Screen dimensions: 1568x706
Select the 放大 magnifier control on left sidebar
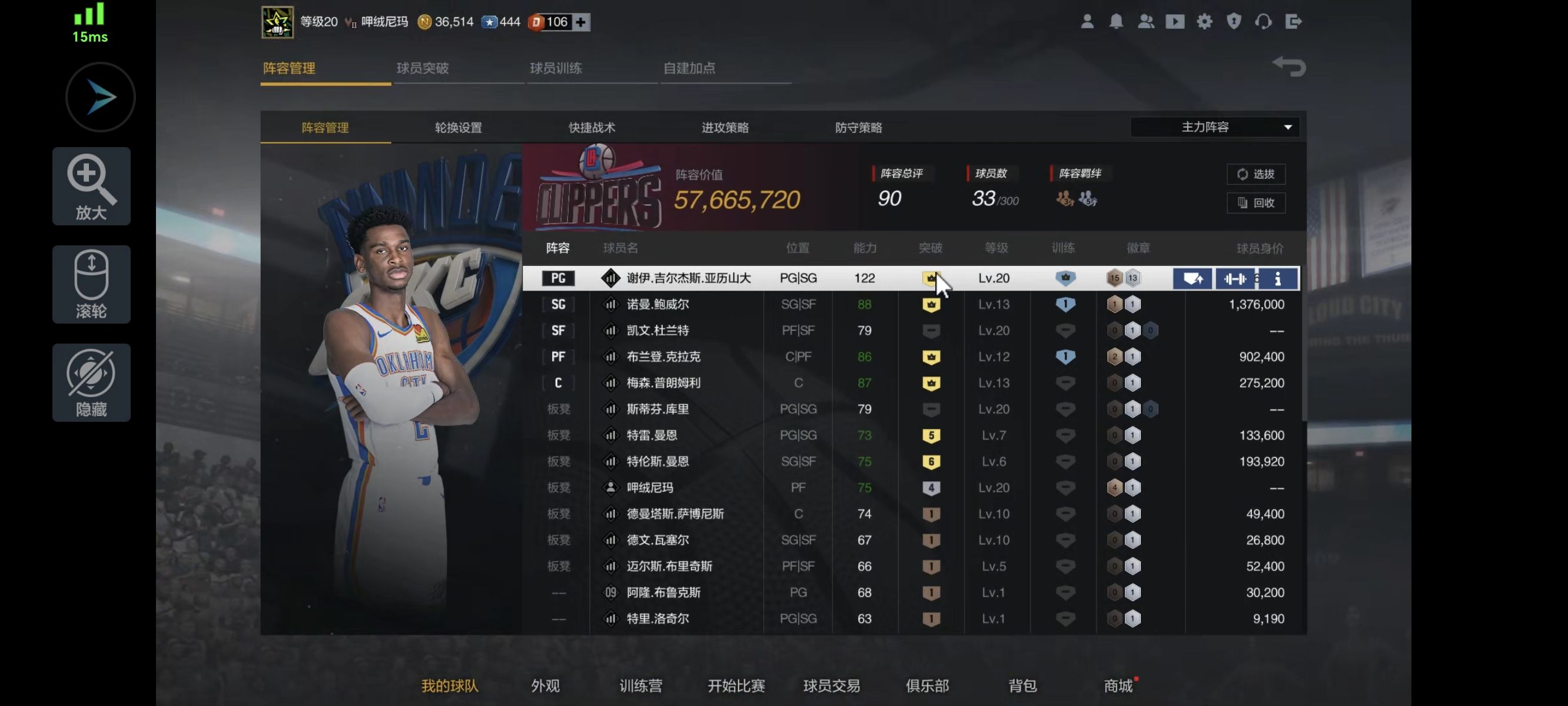coord(91,187)
